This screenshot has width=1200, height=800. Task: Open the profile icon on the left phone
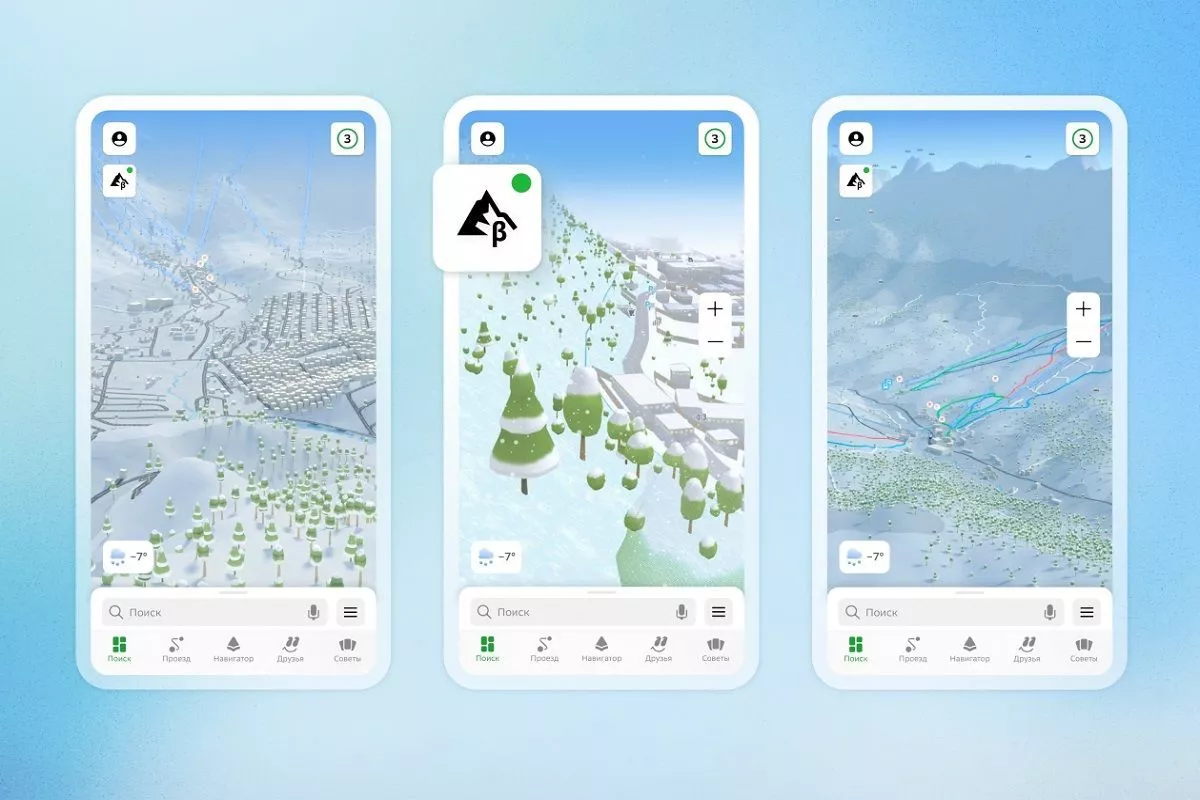tap(120, 139)
